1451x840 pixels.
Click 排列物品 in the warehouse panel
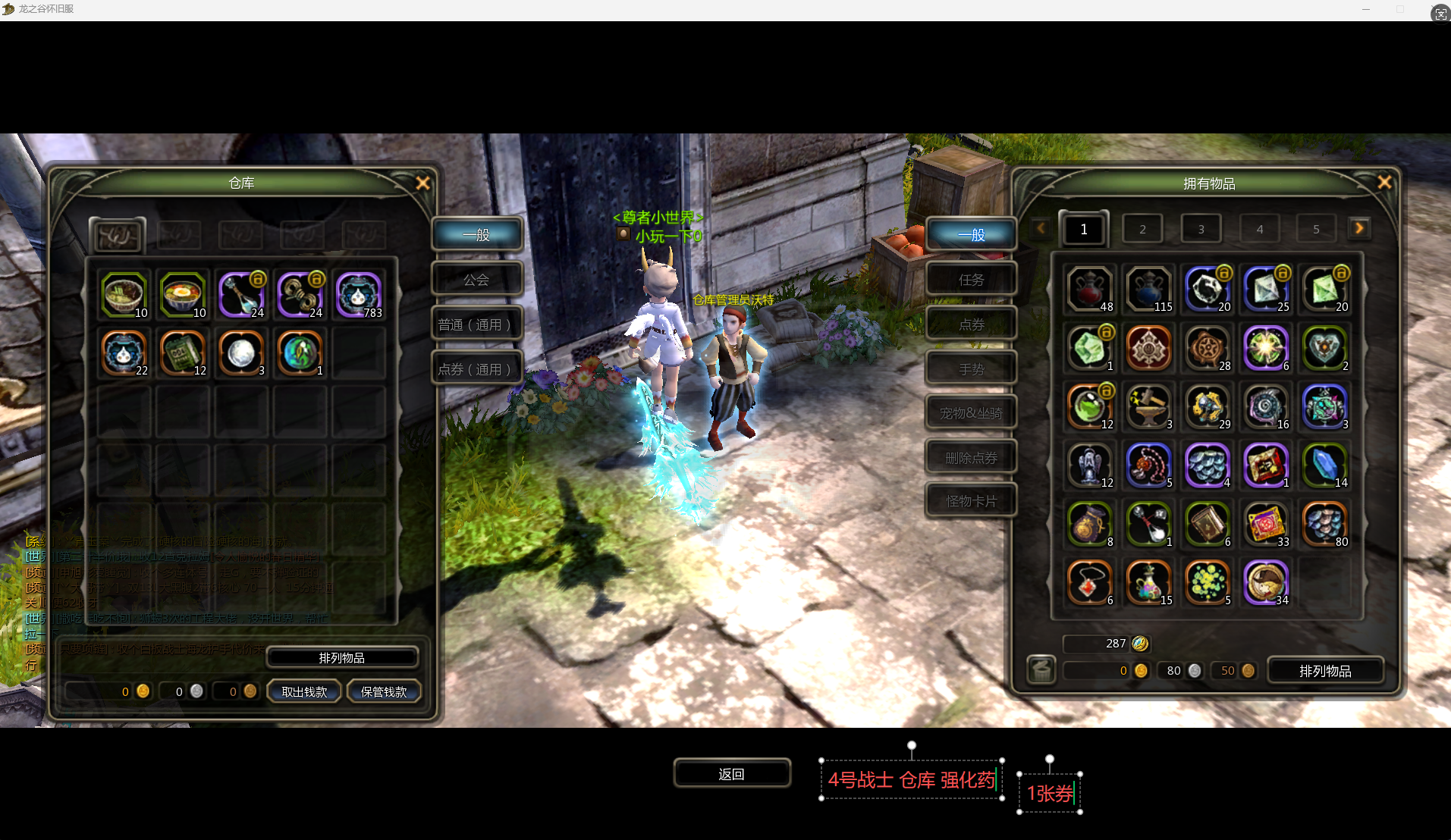coord(342,658)
